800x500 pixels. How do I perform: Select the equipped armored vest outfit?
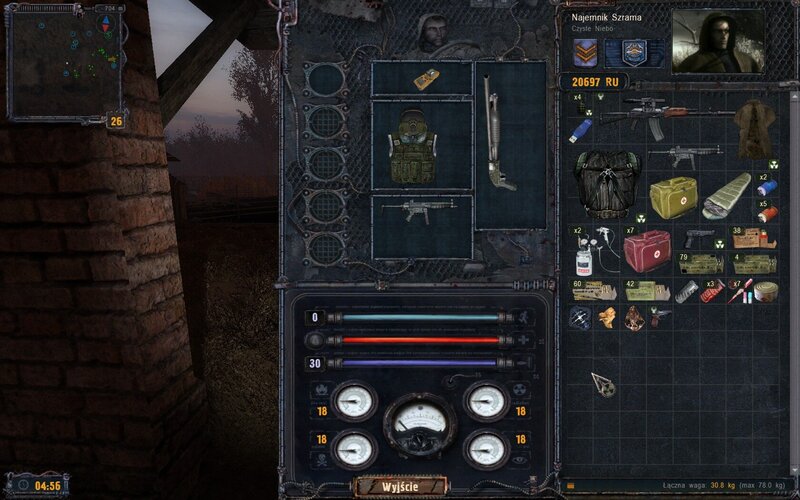[x=420, y=146]
